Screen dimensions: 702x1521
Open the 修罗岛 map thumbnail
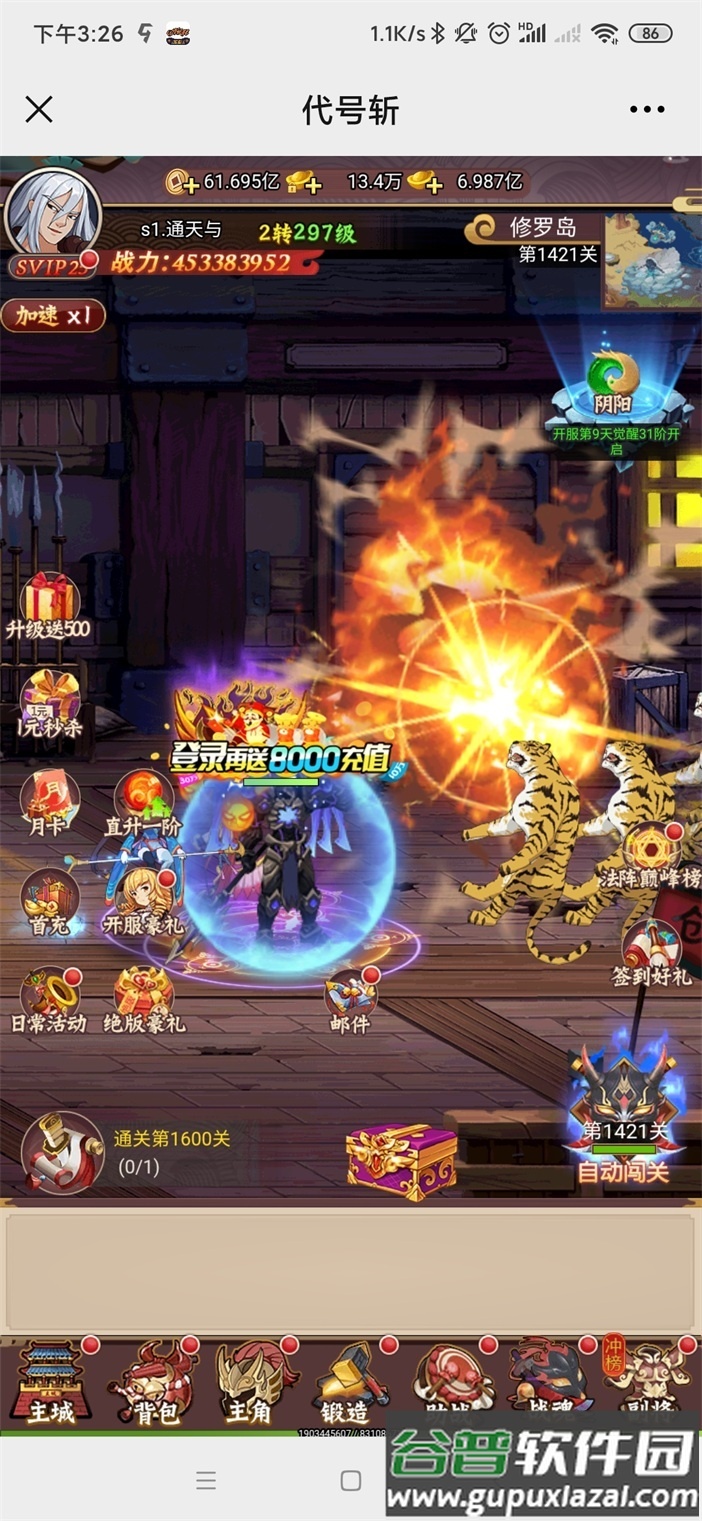tap(651, 260)
